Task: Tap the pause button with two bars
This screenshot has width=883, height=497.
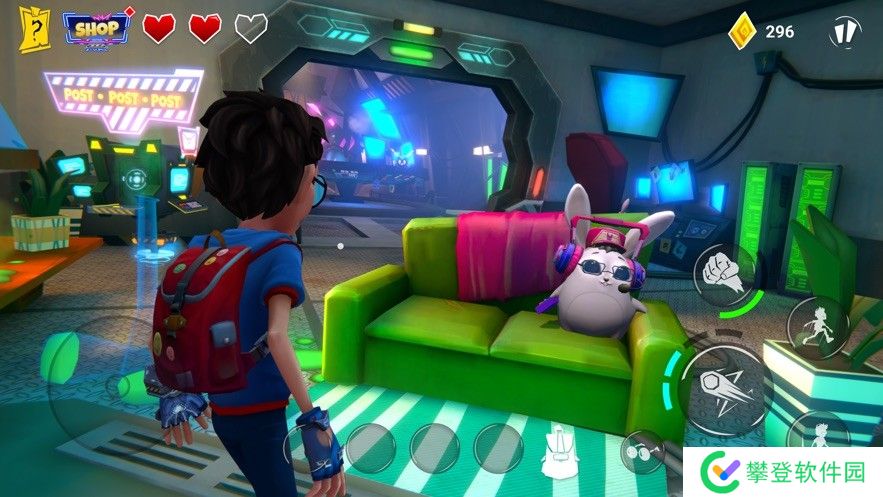Action: [845, 31]
